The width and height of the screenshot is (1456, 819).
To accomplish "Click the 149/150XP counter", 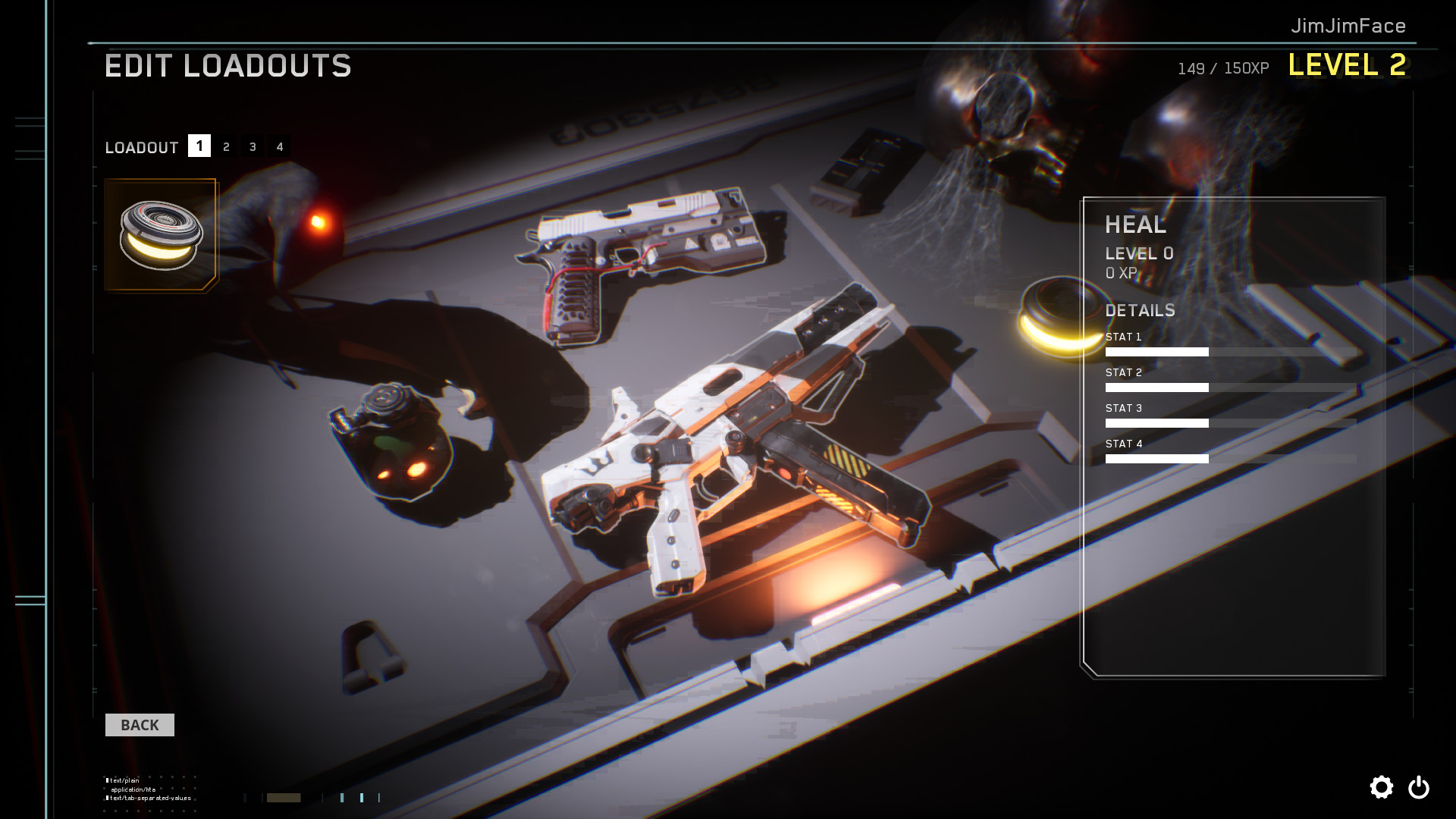I will tap(1222, 67).
